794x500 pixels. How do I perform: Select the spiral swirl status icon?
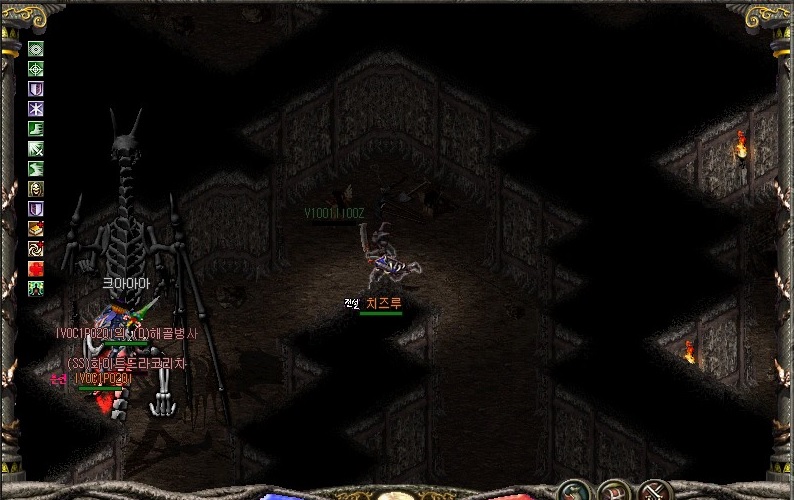coord(36,248)
